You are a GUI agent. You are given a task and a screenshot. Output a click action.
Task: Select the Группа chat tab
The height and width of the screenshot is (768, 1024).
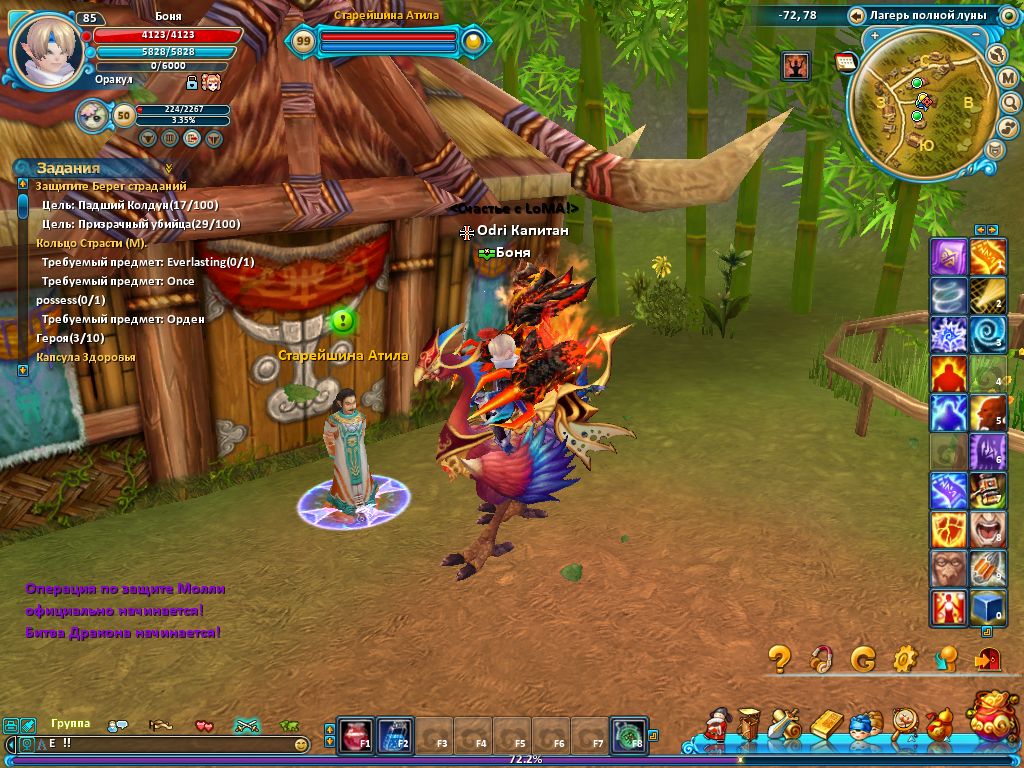(70, 724)
